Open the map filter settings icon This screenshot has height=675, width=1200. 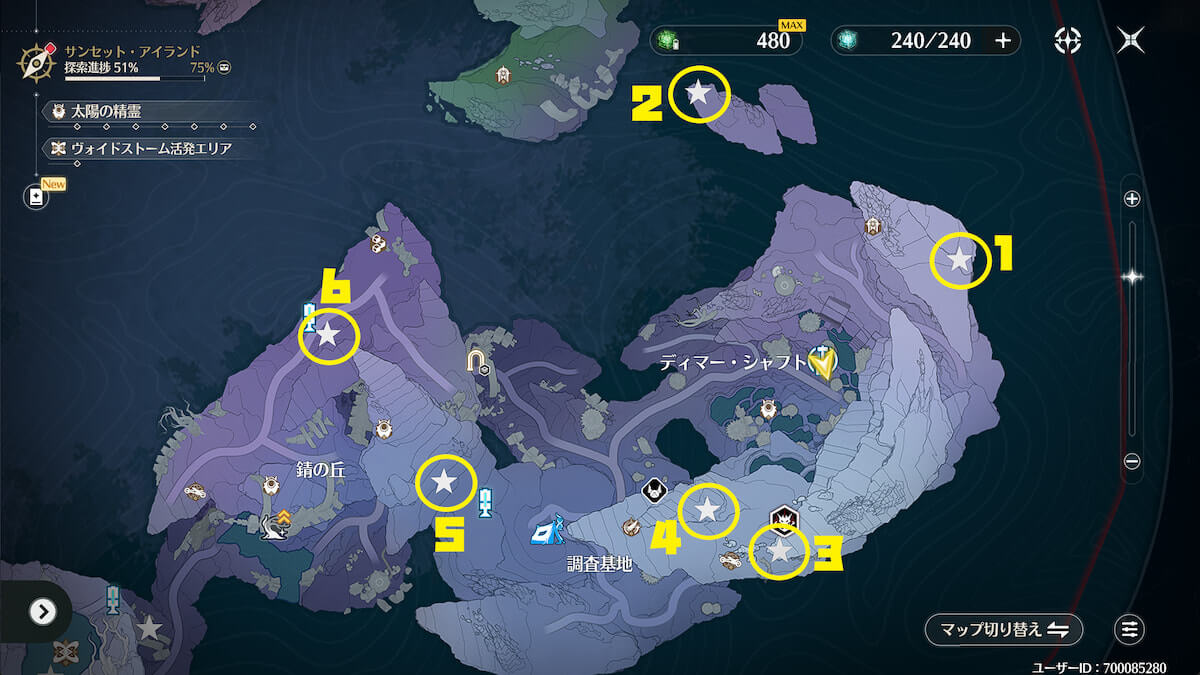(1129, 629)
